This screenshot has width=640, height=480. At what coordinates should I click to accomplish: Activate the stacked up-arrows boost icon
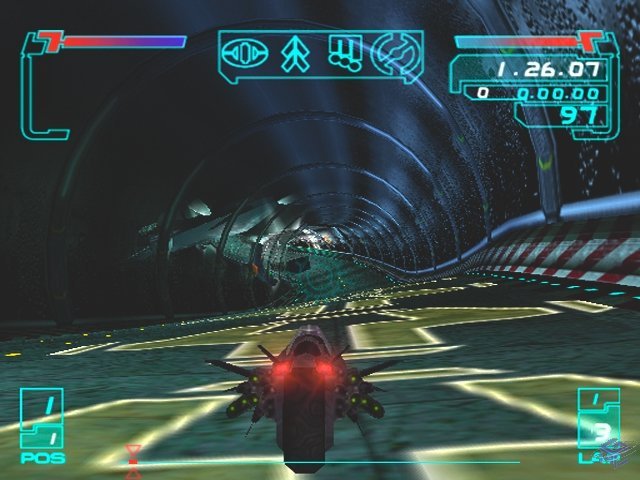pyautogui.click(x=296, y=54)
